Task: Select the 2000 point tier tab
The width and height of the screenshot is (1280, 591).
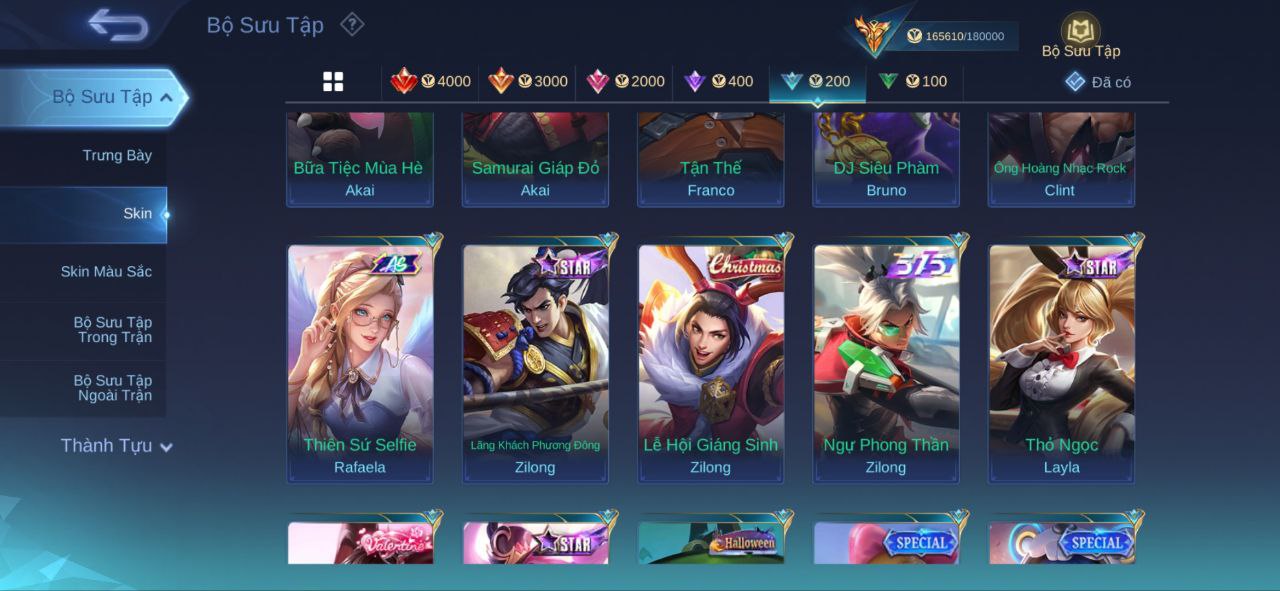Action: (x=625, y=82)
